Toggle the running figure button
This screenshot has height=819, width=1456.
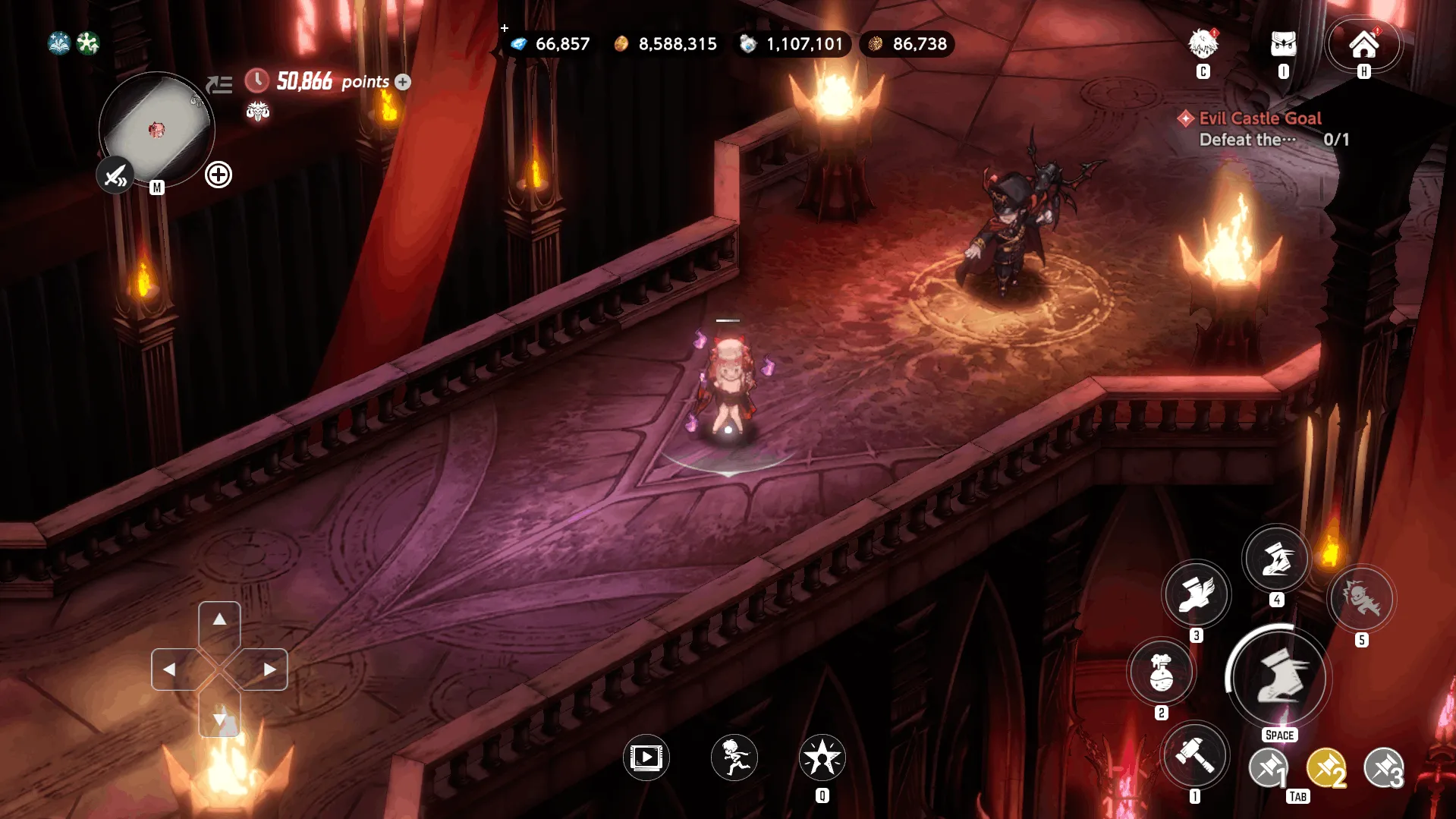pos(734,757)
